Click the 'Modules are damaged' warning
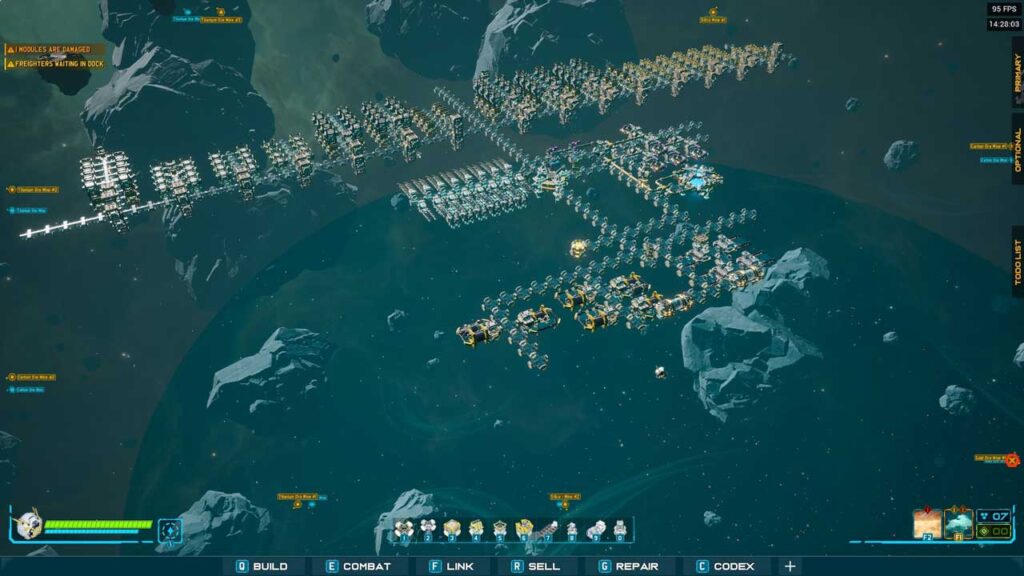1024x576 pixels. tap(52, 49)
